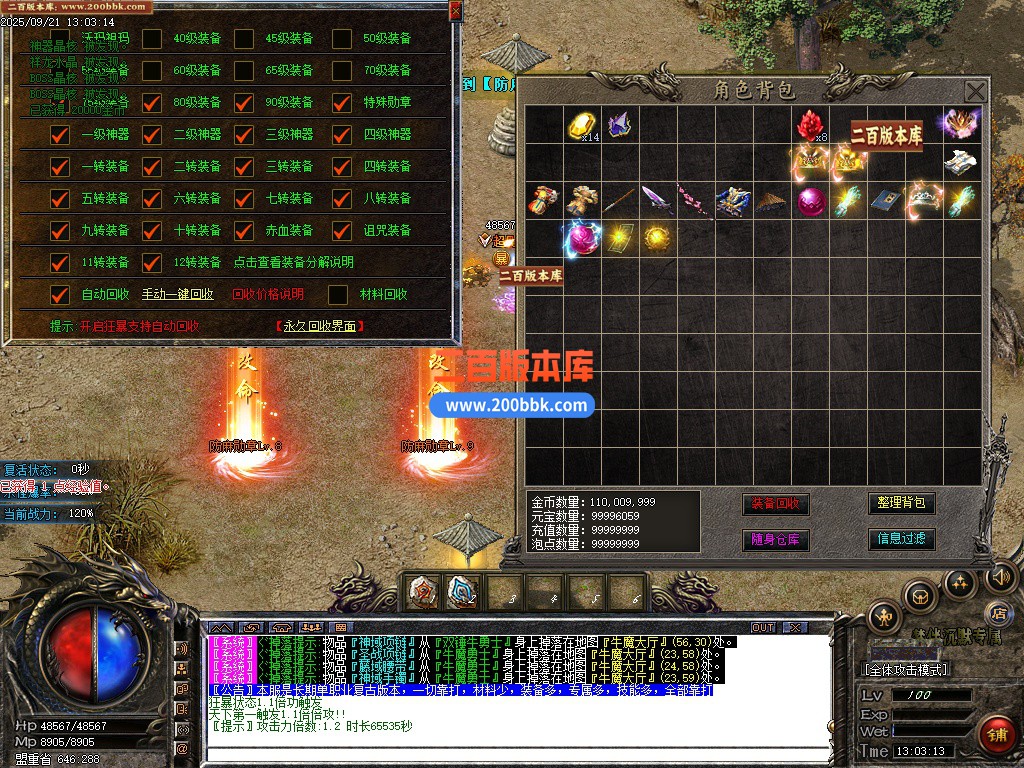Image resolution: width=1024 pixels, height=768 pixels.
Task: Select the blue book item slot
Action: [x=885, y=200]
